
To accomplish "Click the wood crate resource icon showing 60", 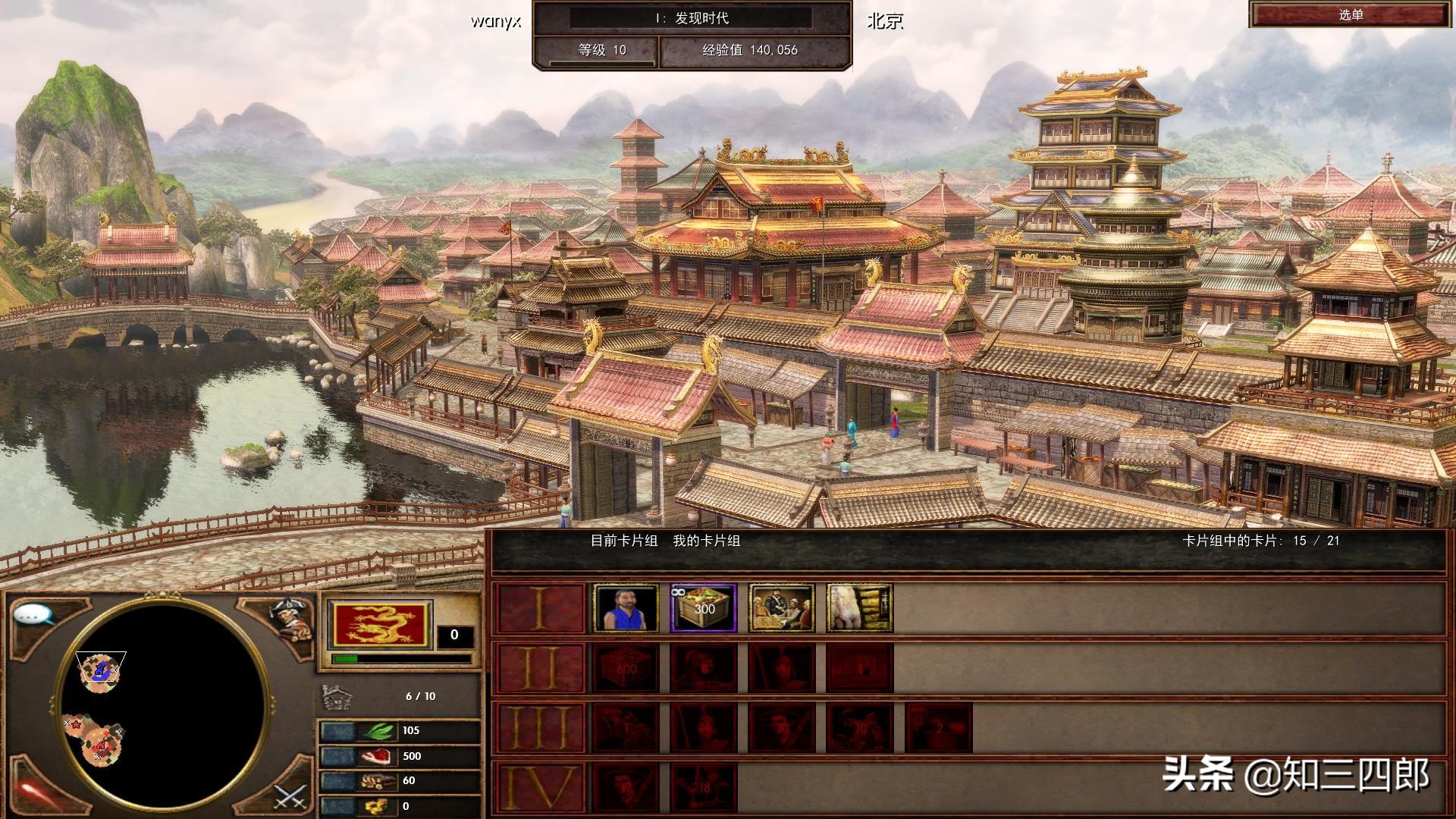I will [x=379, y=782].
